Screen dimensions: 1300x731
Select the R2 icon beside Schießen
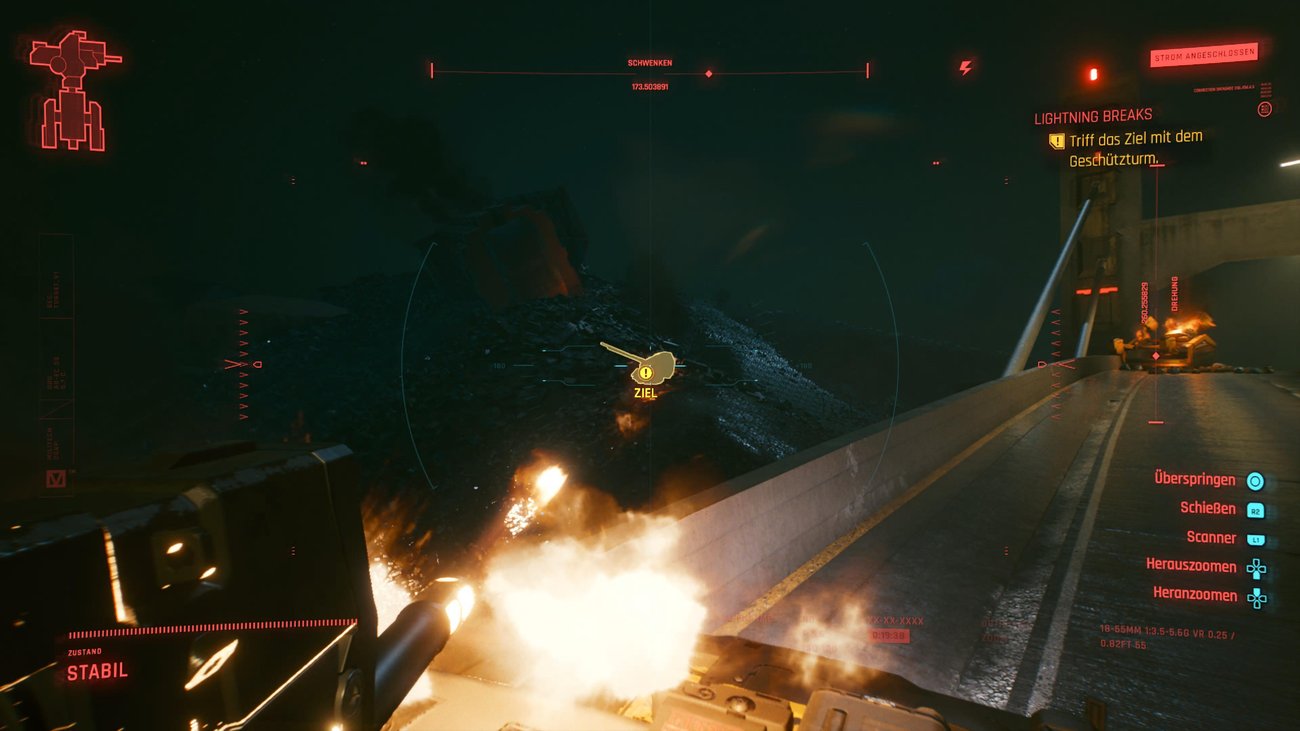[1258, 508]
